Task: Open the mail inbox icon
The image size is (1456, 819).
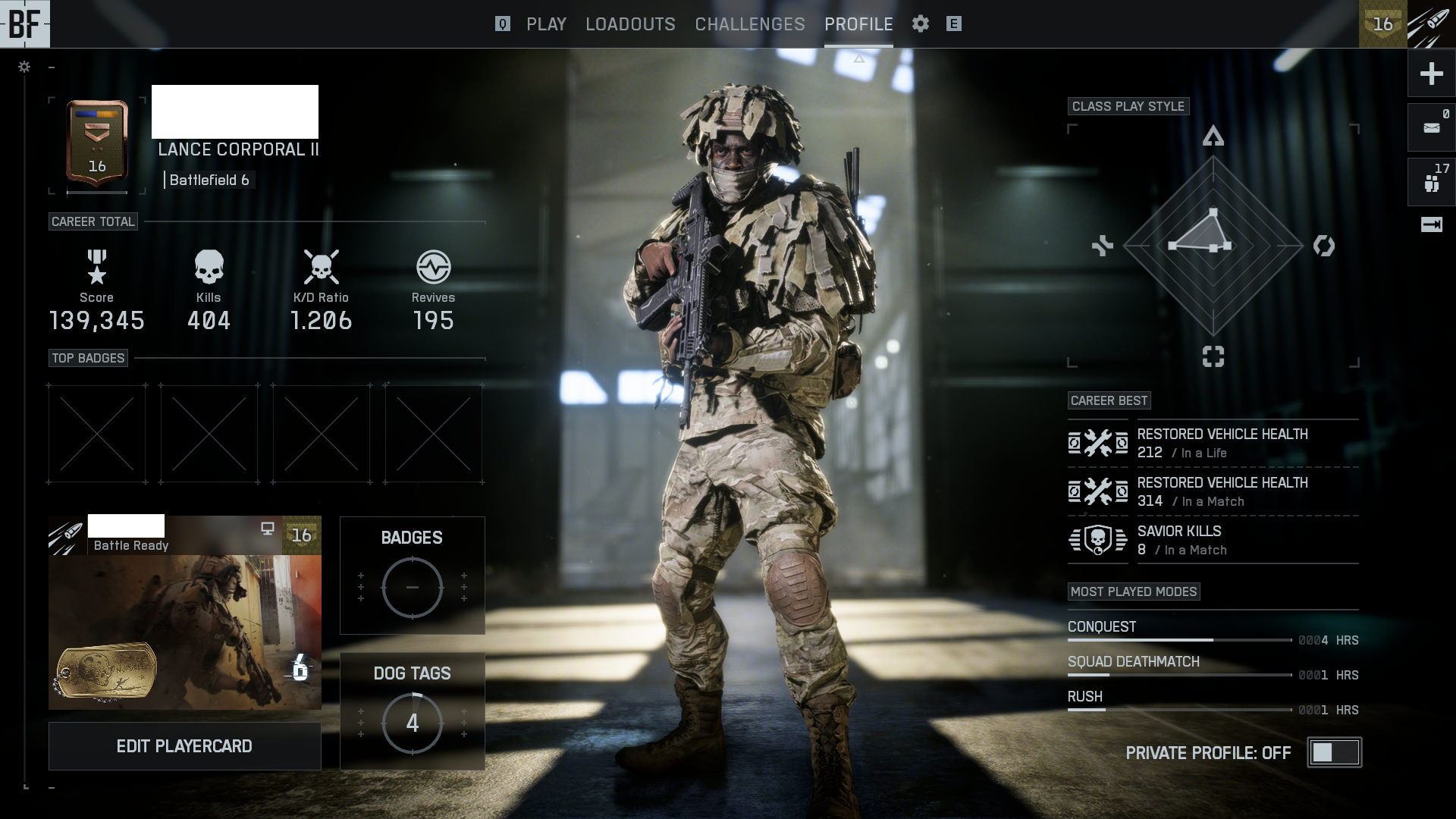Action: [x=1431, y=127]
